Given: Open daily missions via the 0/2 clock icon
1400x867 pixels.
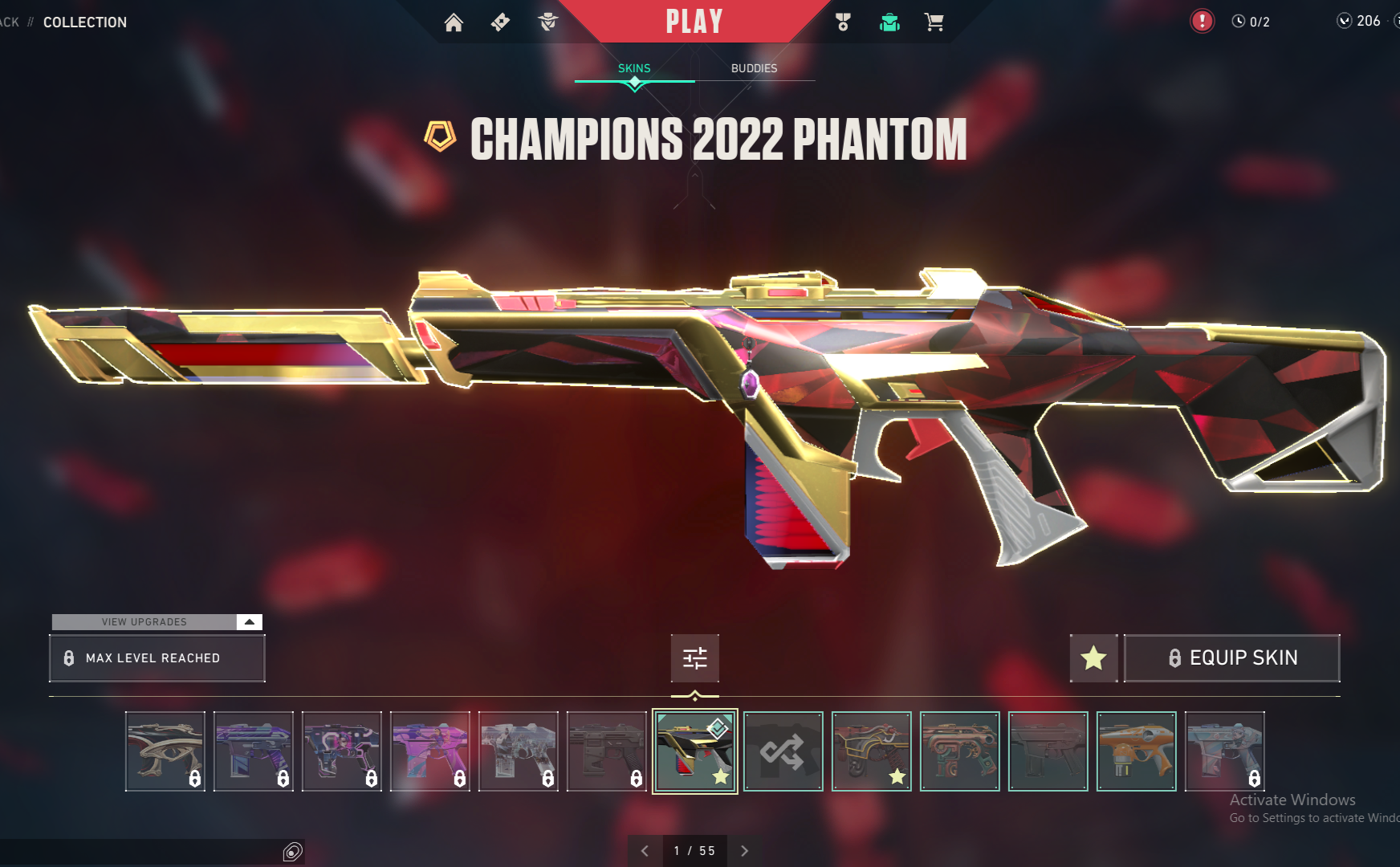Looking at the screenshot, I should point(1249,22).
